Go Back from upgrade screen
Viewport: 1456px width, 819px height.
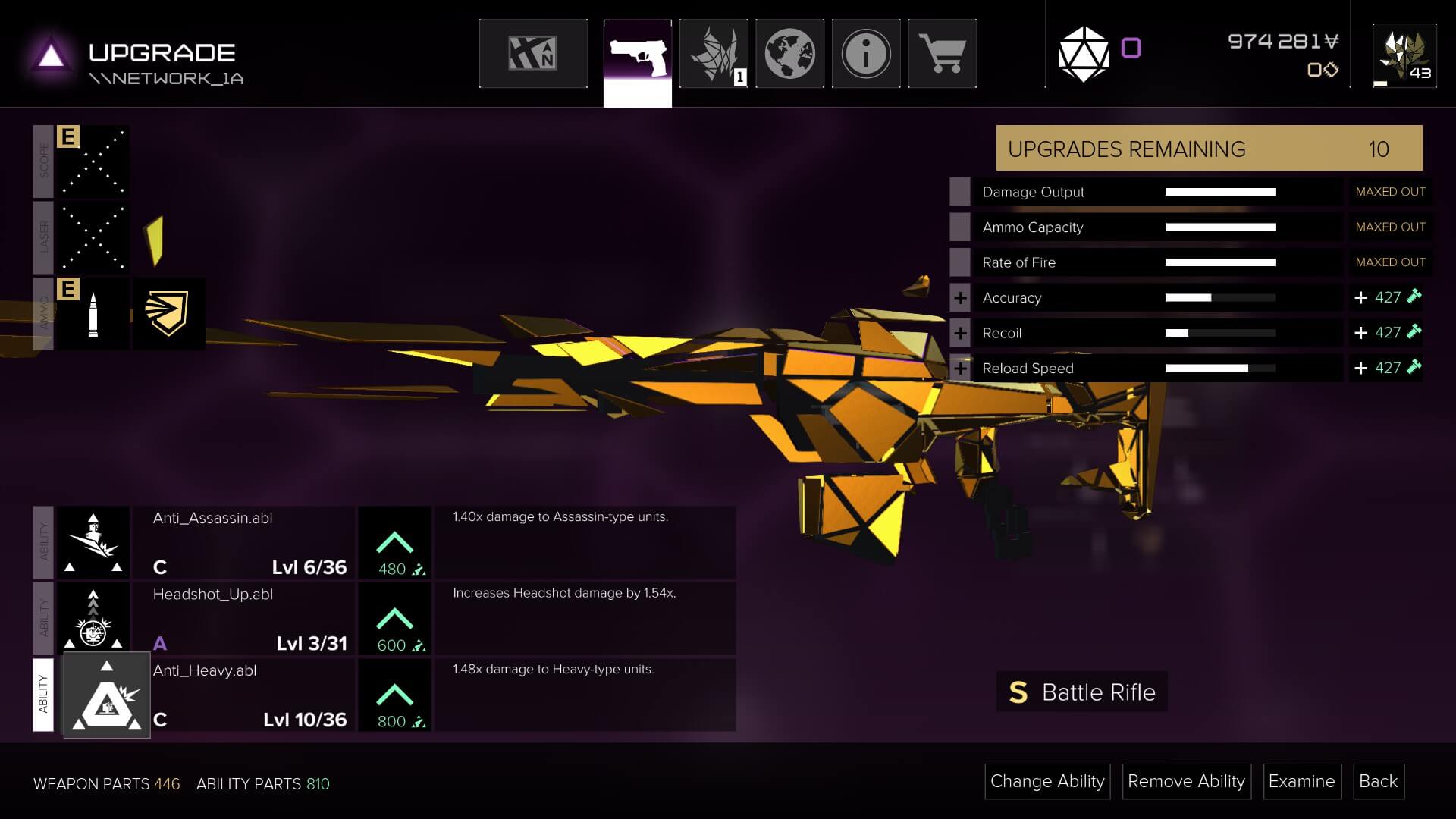1378,781
